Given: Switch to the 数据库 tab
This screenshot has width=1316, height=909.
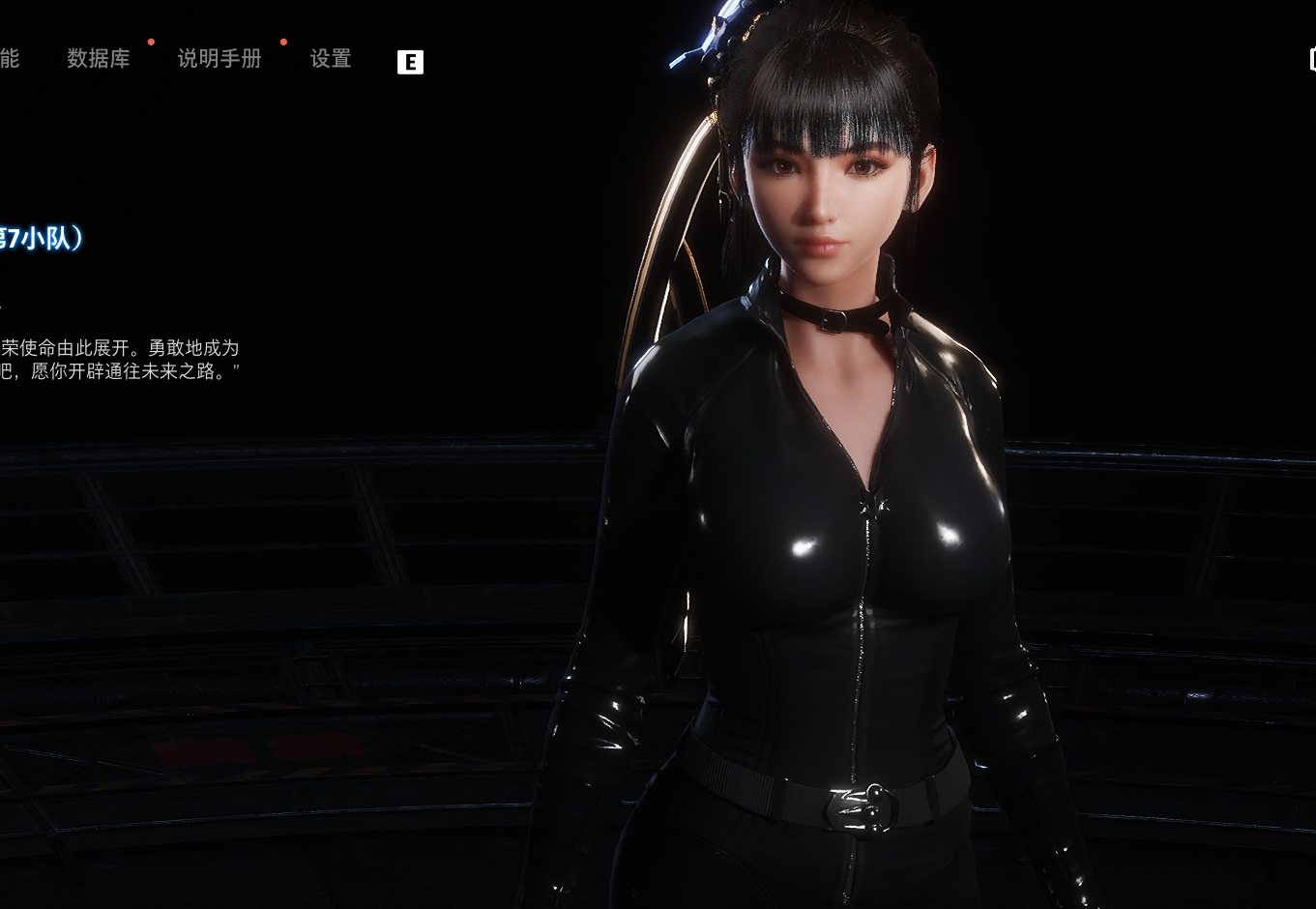Looking at the screenshot, I should pyautogui.click(x=99, y=59).
